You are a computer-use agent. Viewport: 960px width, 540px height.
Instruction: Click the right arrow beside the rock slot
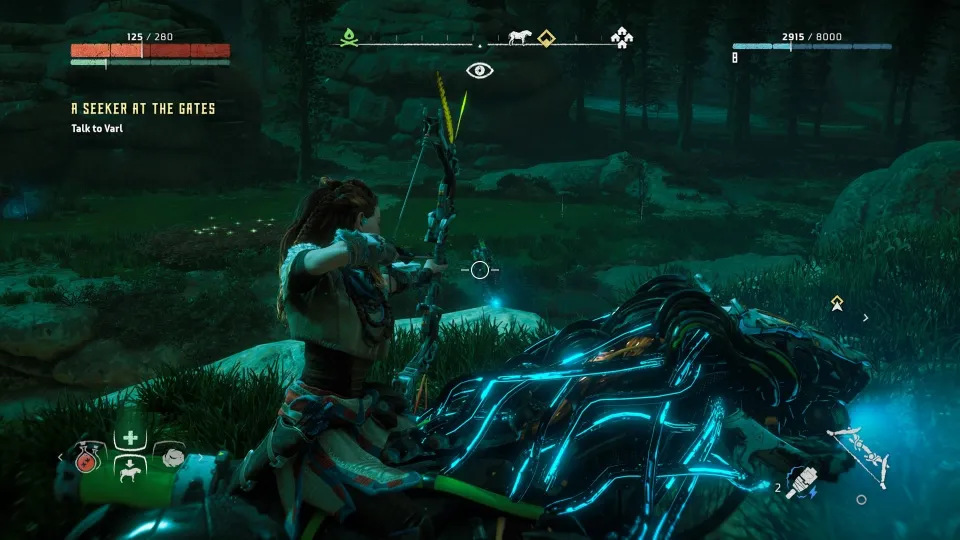[x=198, y=458]
